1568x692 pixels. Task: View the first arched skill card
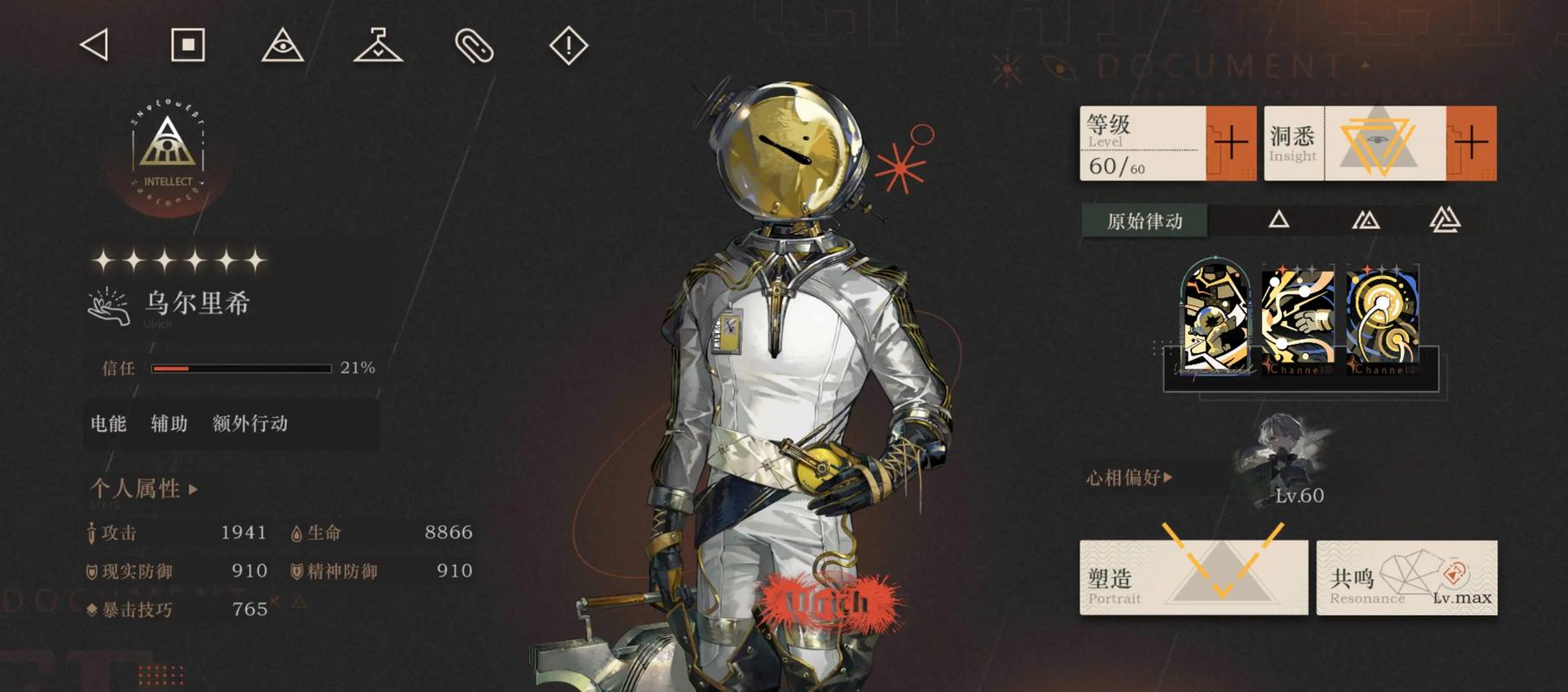(x=1214, y=317)
